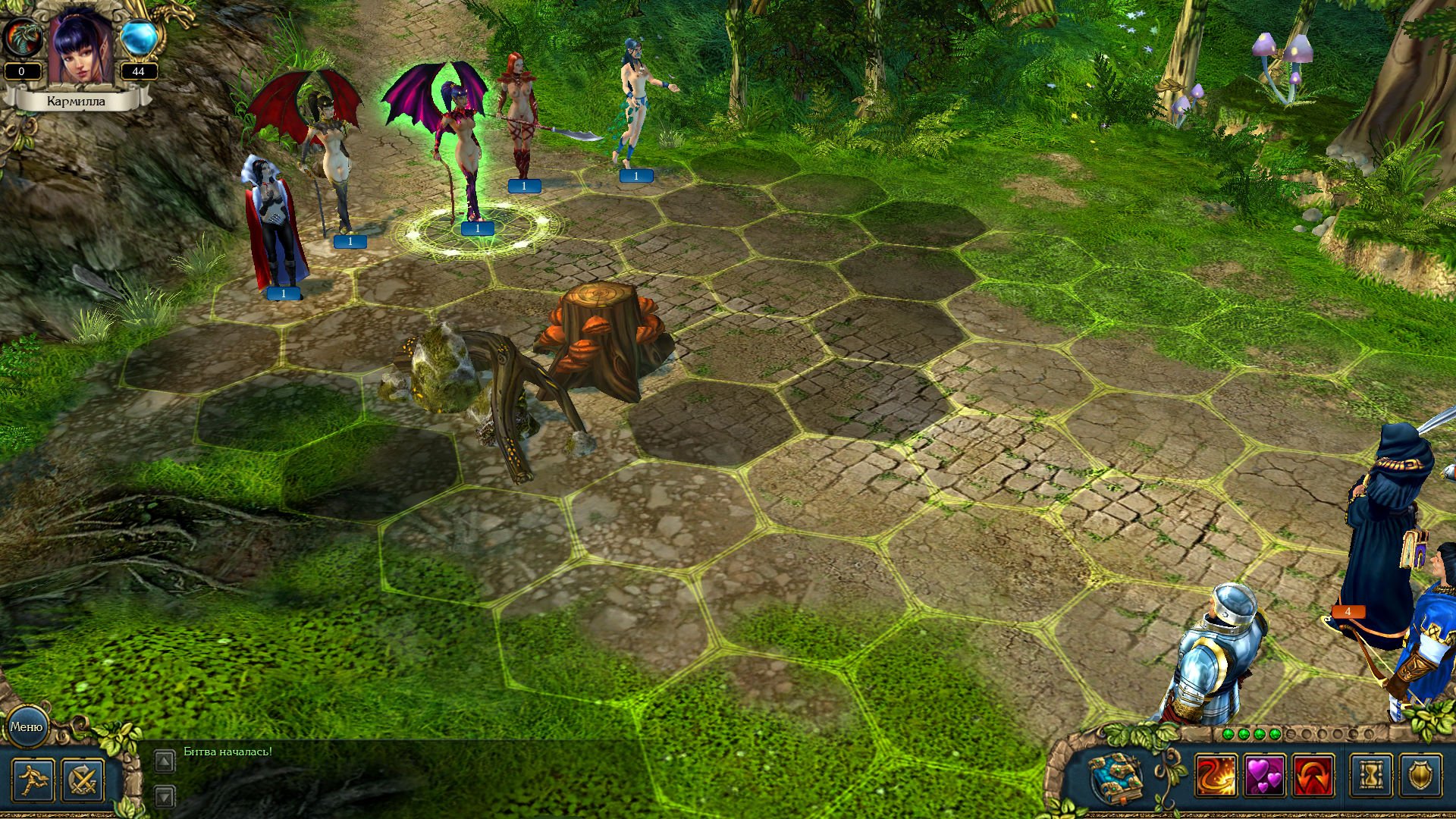Open the Меню button
The height and width of the screenshot is (819, 1456).
tap(27, 727)
